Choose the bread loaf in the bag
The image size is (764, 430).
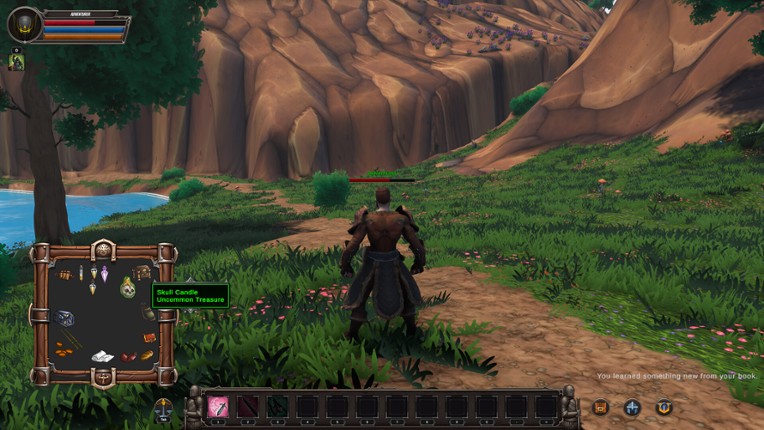coord(147,354)
